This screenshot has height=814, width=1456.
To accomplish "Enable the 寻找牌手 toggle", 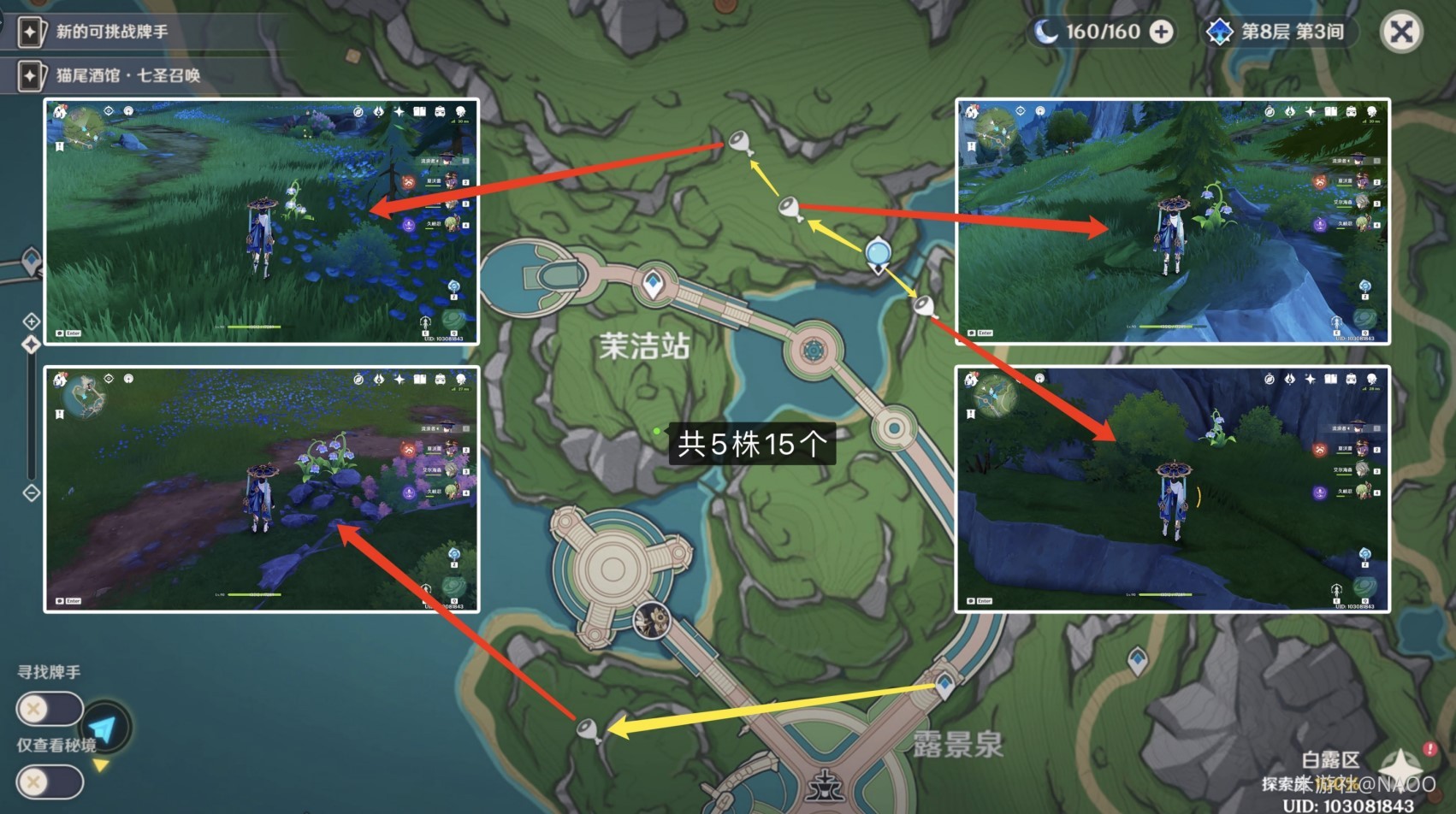I will pos(50,710).
